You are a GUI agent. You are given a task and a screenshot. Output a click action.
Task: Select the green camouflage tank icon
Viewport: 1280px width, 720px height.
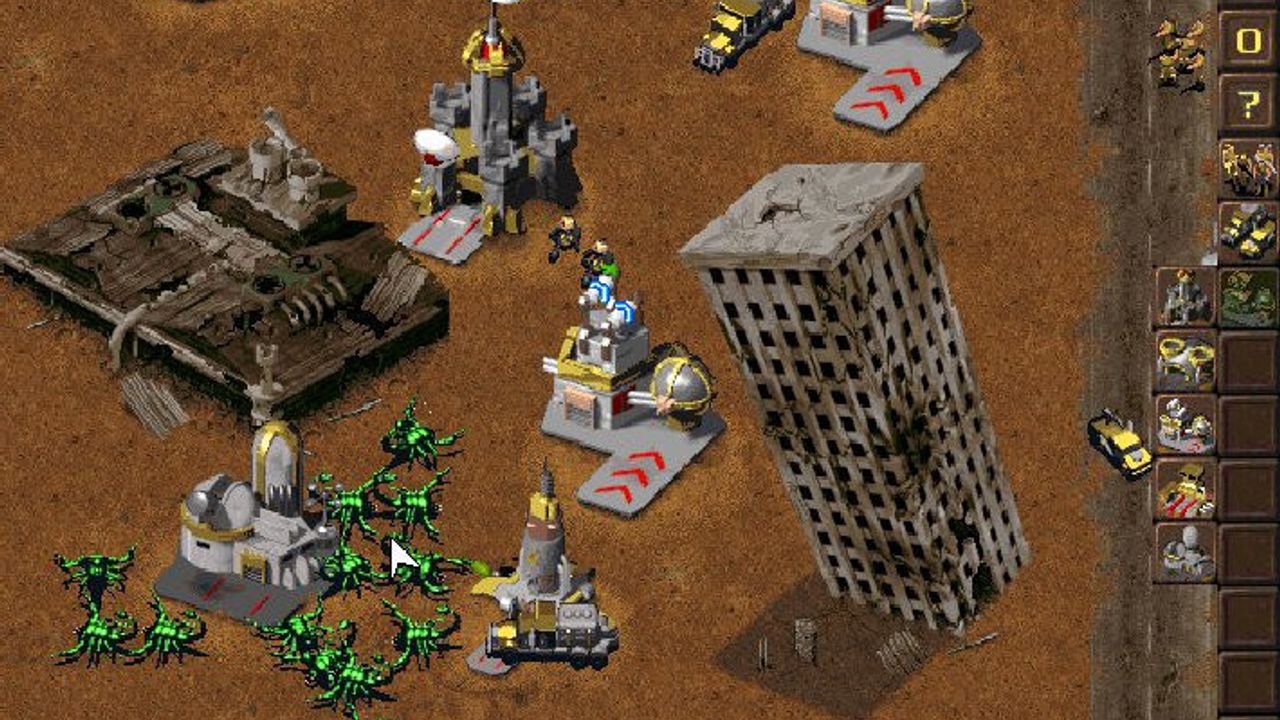point(1247,297)
